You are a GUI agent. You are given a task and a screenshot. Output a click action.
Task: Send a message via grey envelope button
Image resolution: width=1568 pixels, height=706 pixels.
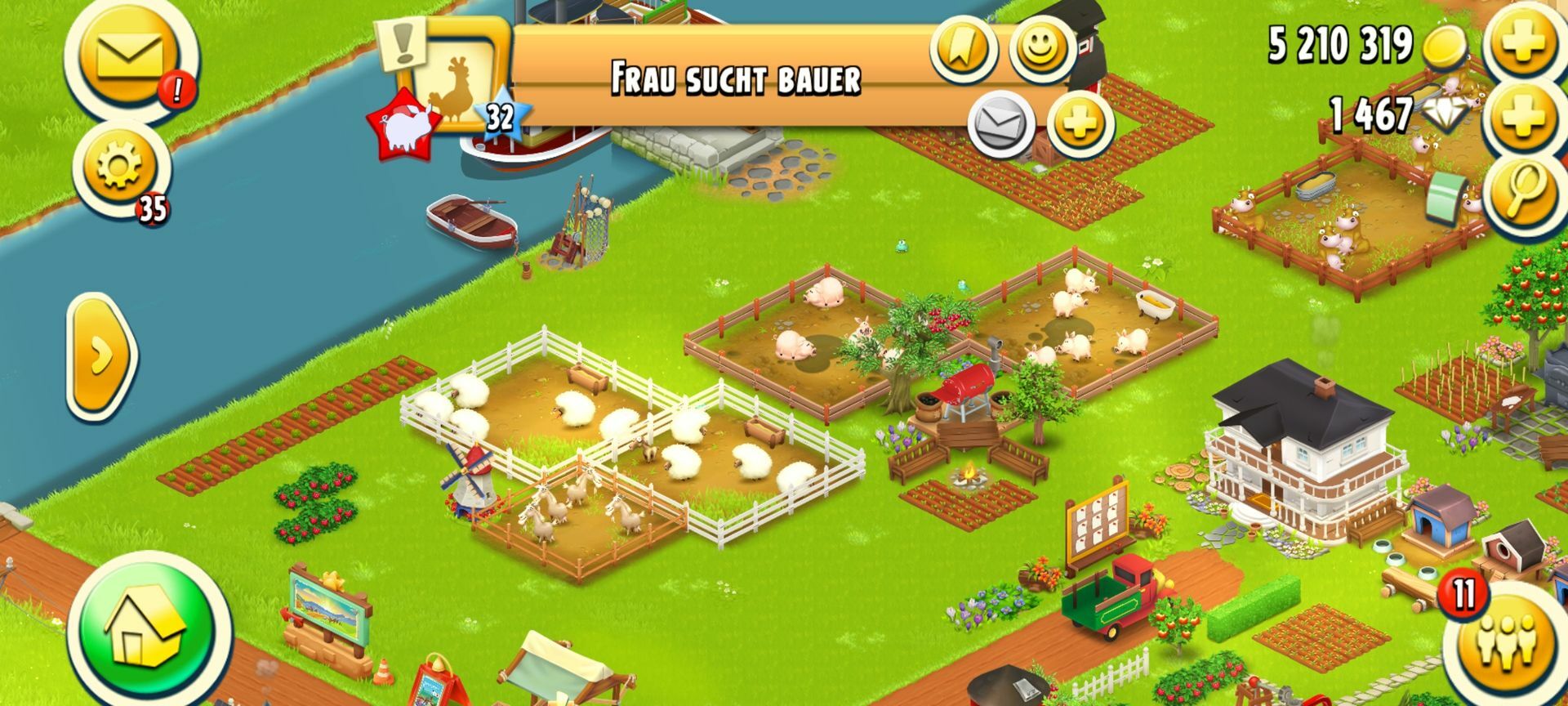(1001, 124)
